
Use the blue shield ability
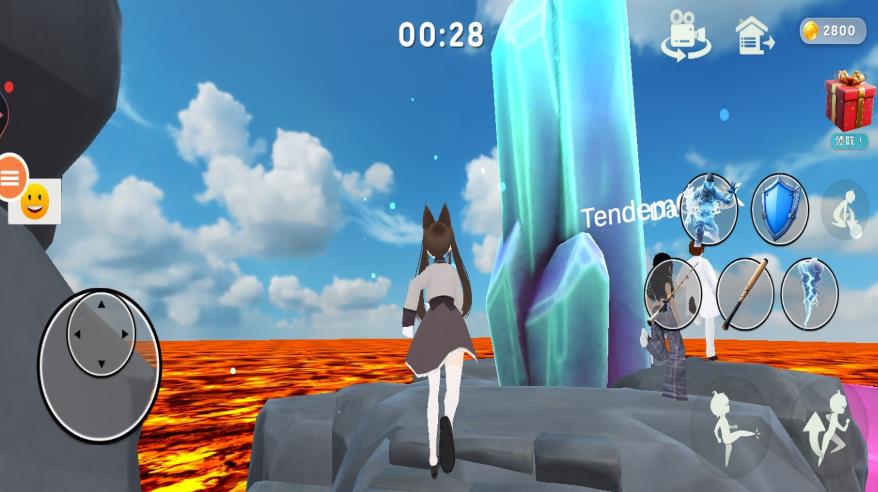coord(780,209)
